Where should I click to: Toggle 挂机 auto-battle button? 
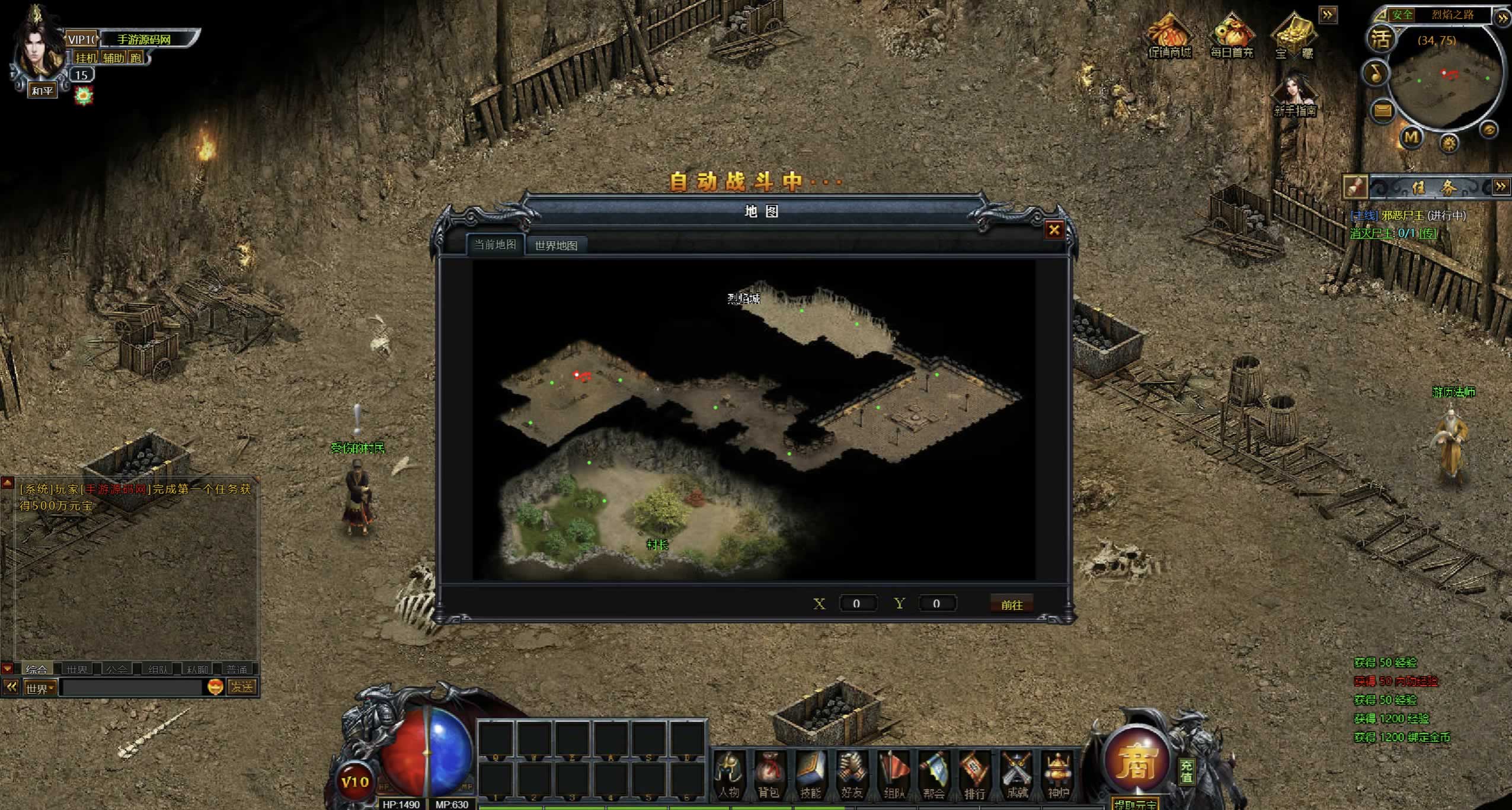coord(86,57)
